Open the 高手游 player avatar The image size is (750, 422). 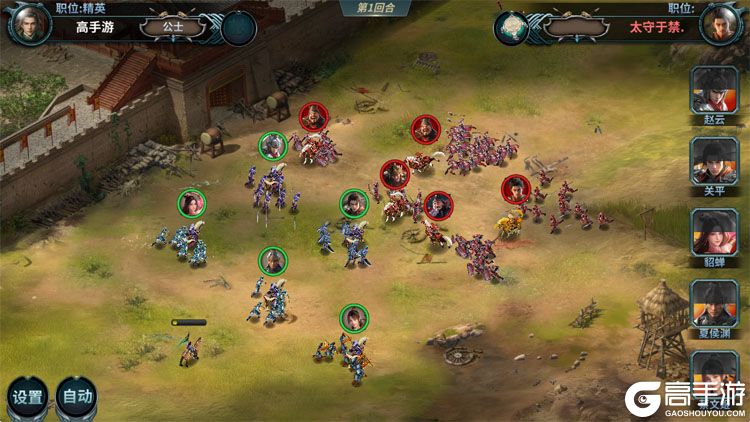[x=29, y=24]
